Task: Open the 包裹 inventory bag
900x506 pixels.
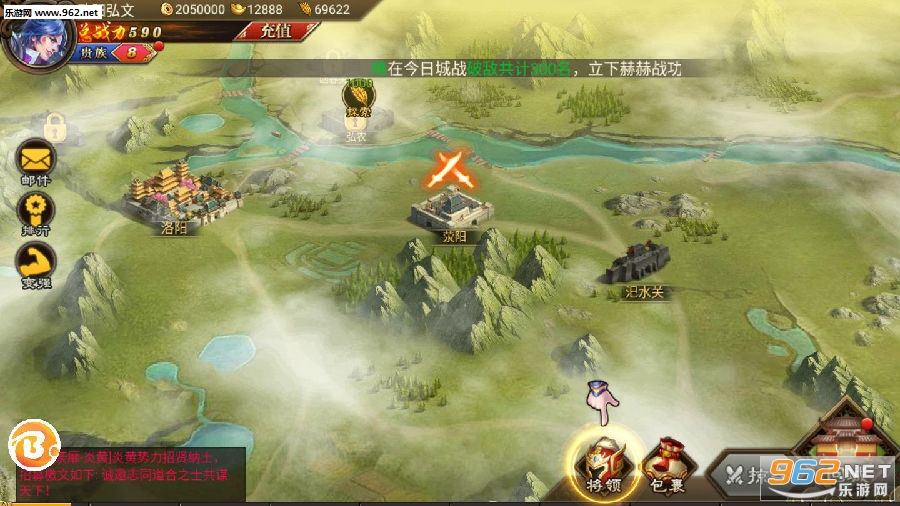Action: (663, 465)
